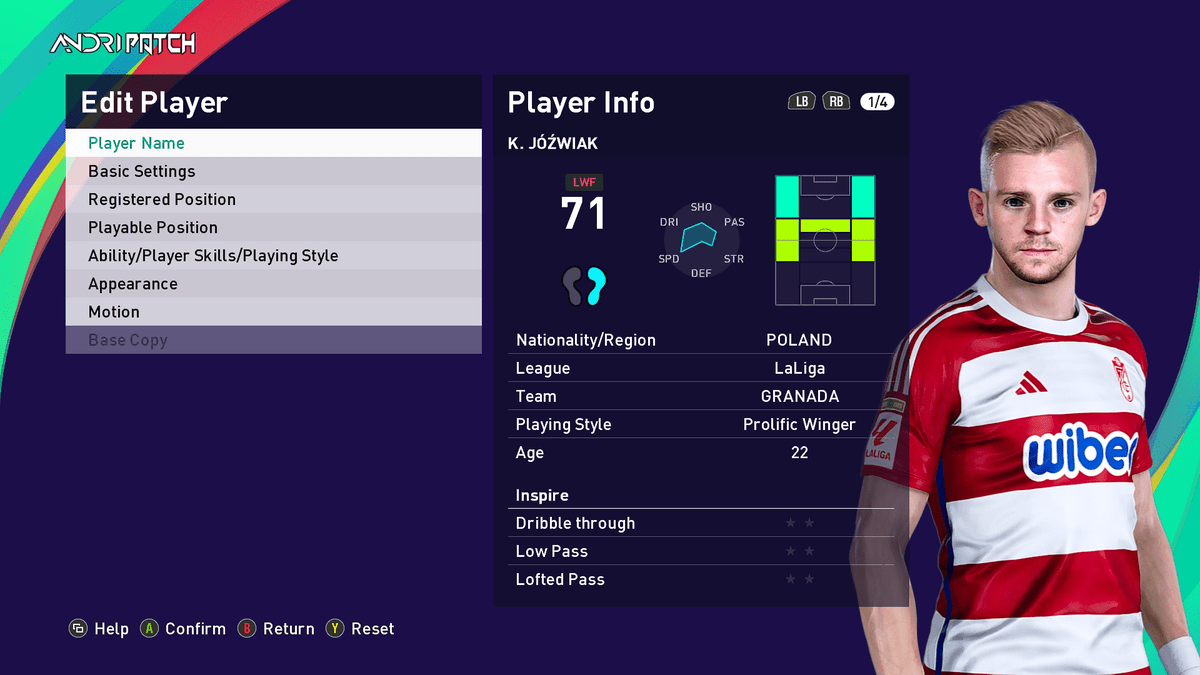Open Basic Settings

pyautogui.click(x=273, y=171)
